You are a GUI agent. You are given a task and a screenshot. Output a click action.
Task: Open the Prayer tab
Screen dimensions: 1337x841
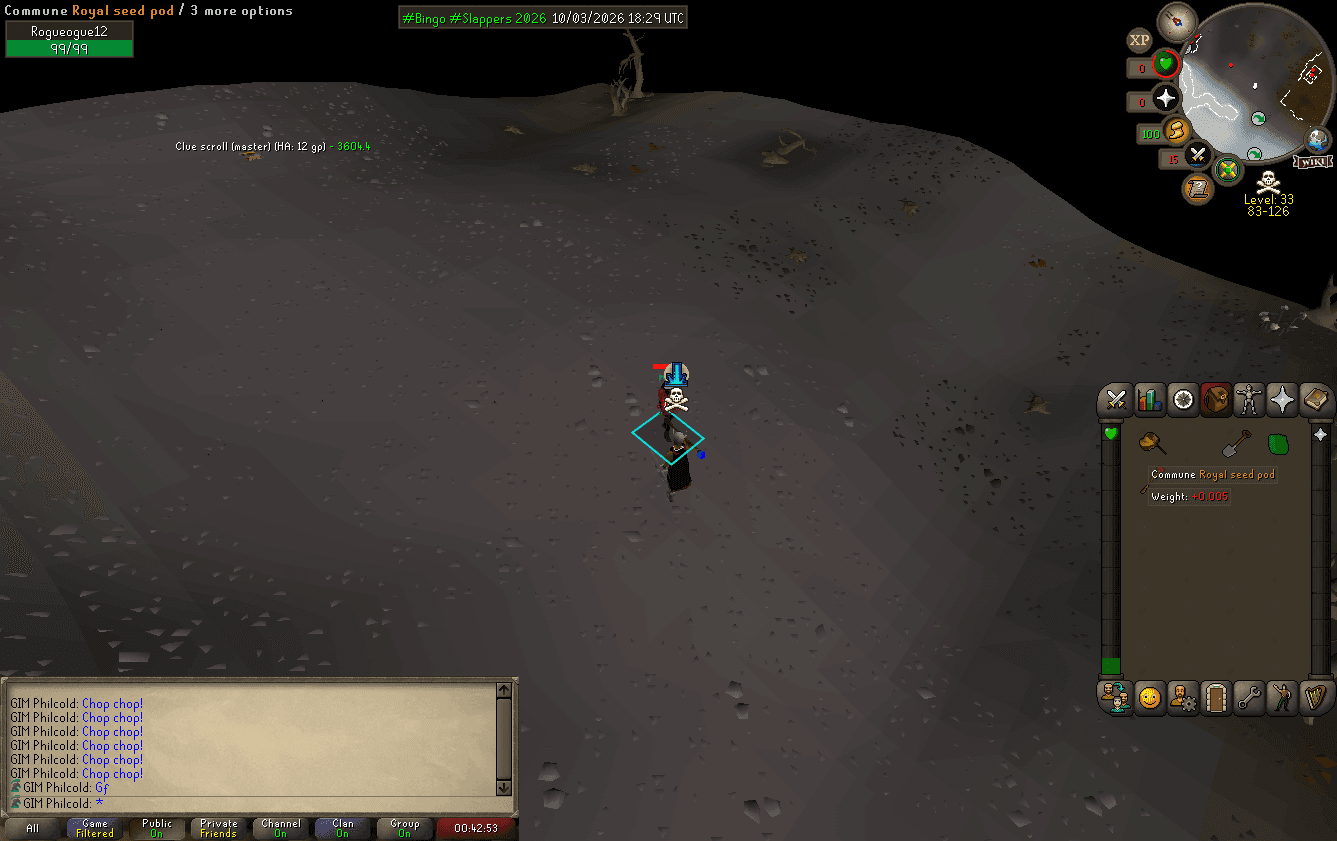pos(1282,400)
